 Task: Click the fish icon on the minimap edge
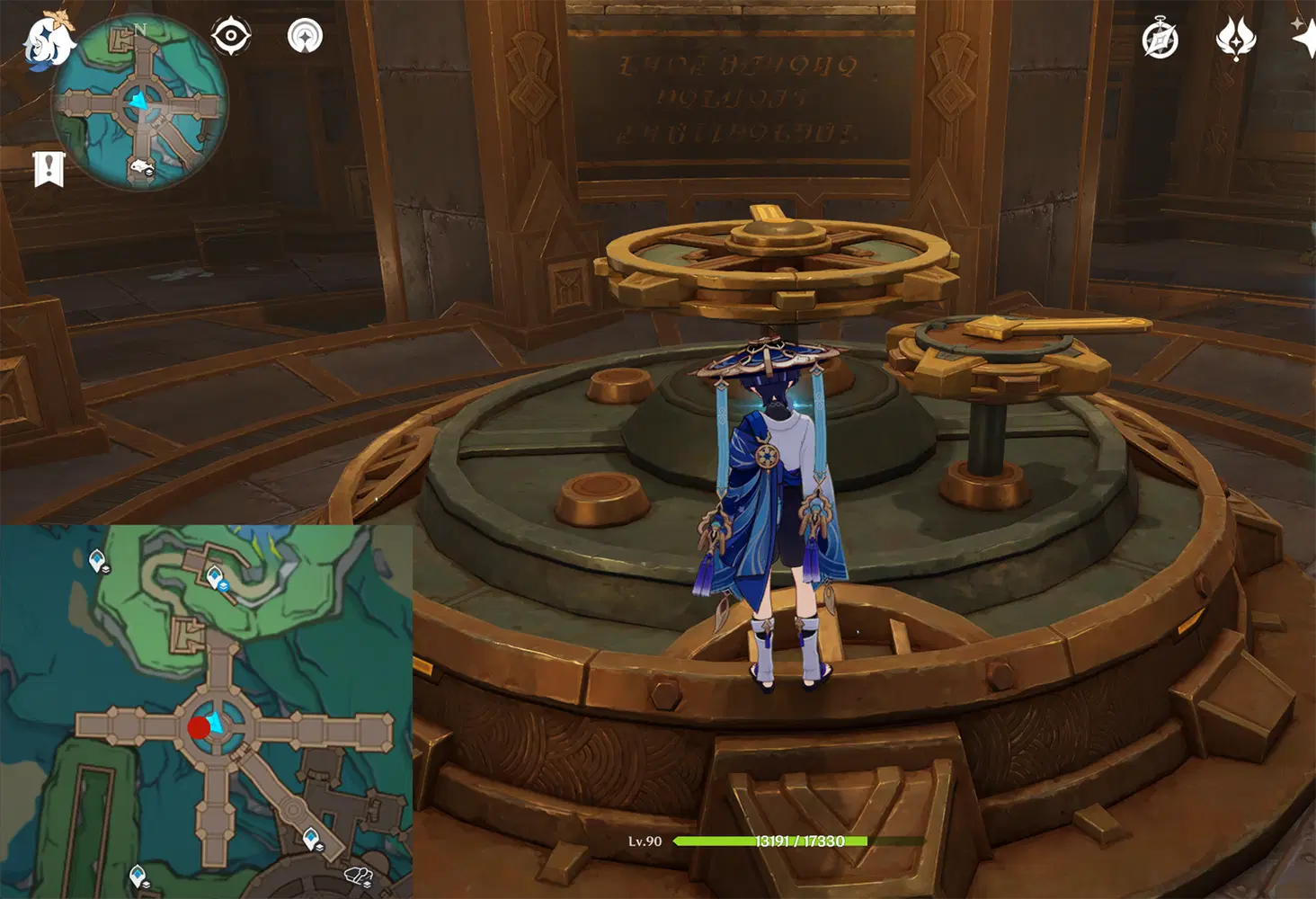coord(141,165)
